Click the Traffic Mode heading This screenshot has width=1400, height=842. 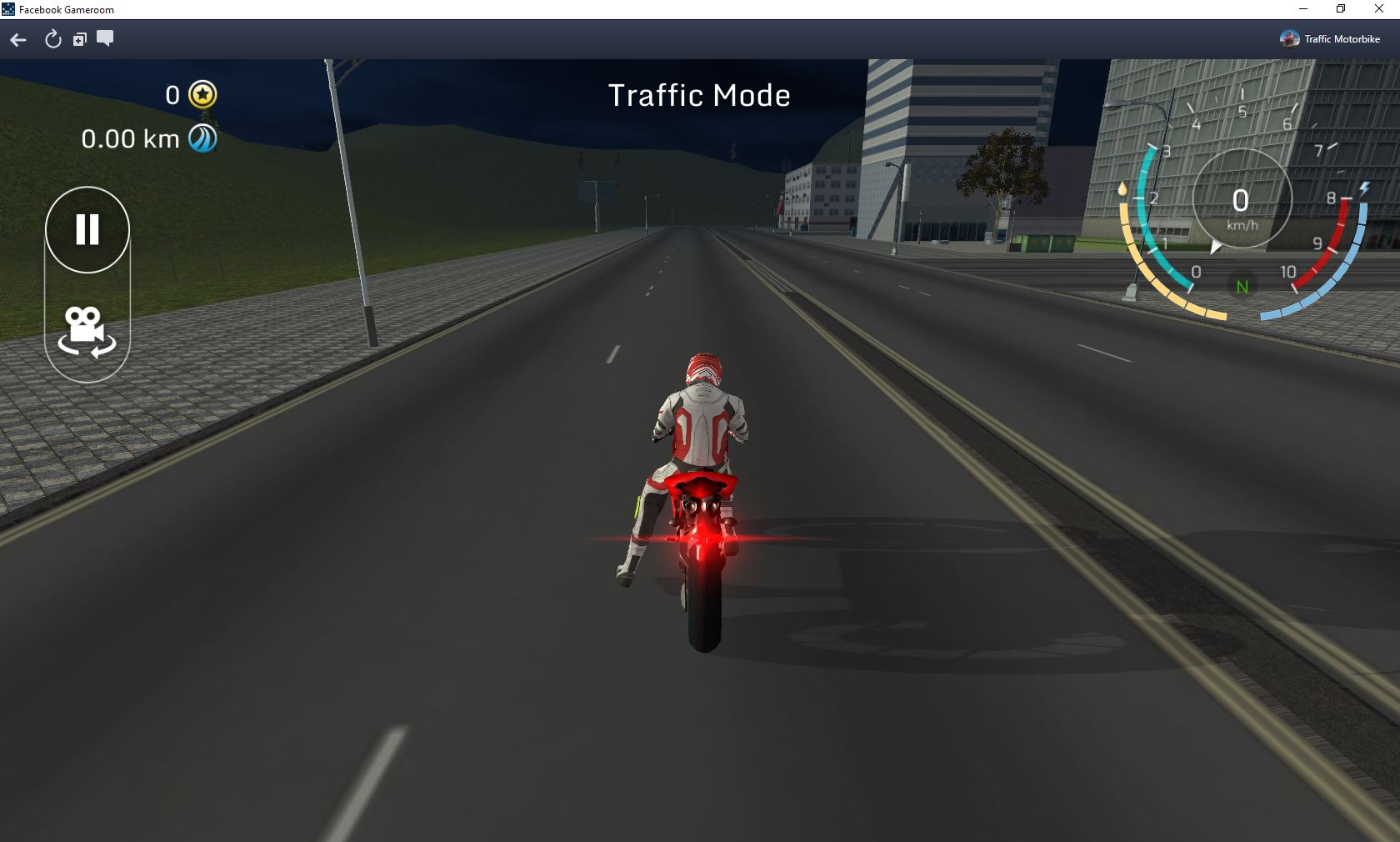[x=700, y=95]
